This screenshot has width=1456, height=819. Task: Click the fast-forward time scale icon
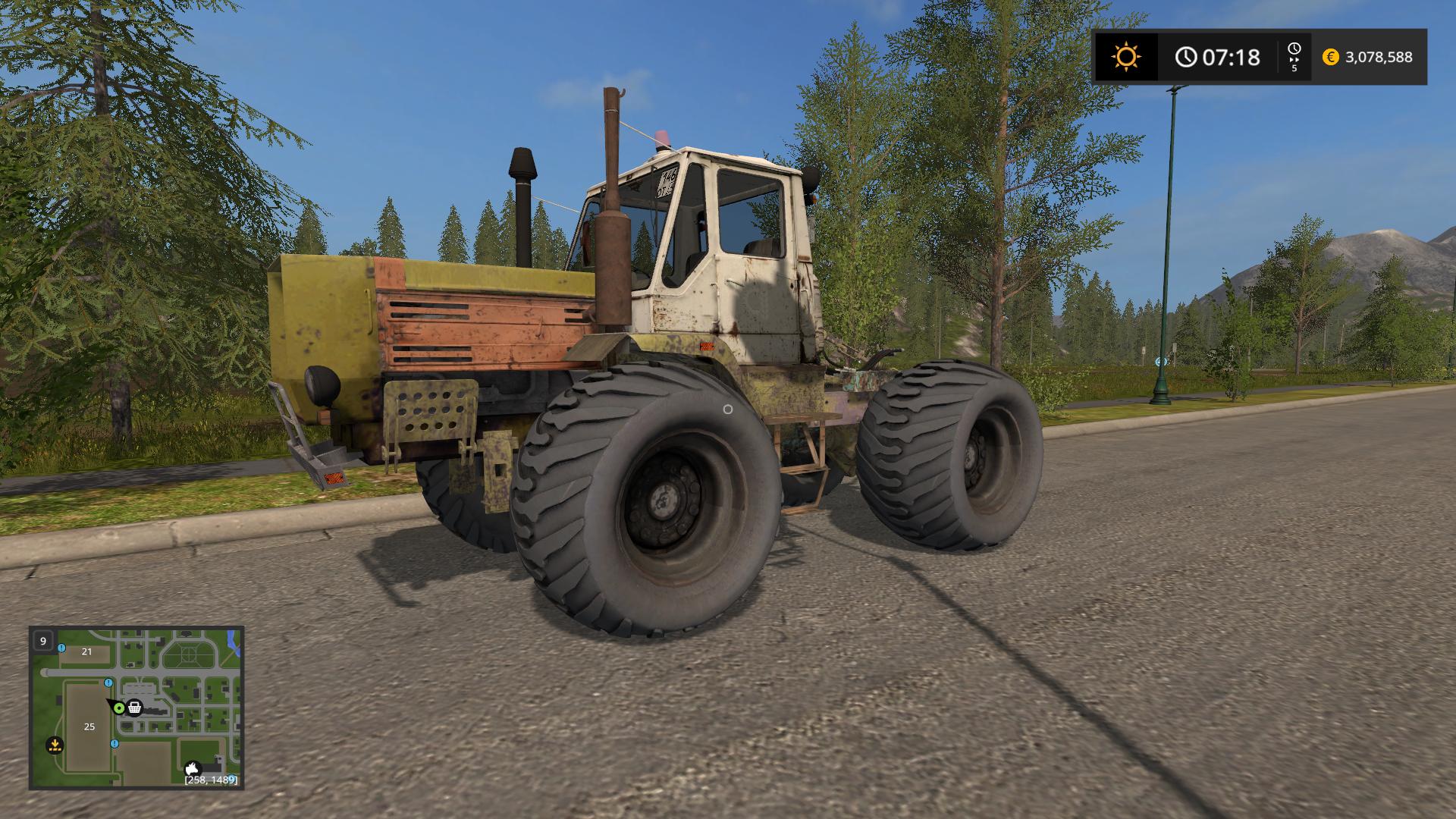coord(1294,56)
